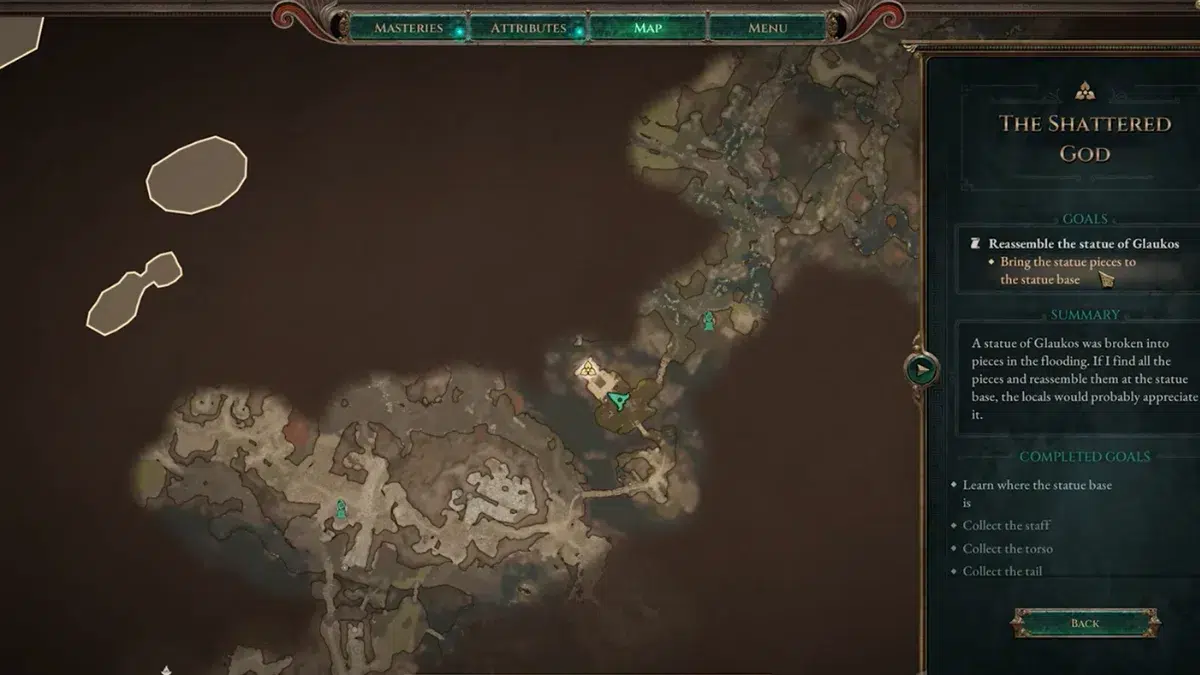Click the Back button
Image resolution: width=1200 pixels, height=675 pixels.
pos(1085,623)
